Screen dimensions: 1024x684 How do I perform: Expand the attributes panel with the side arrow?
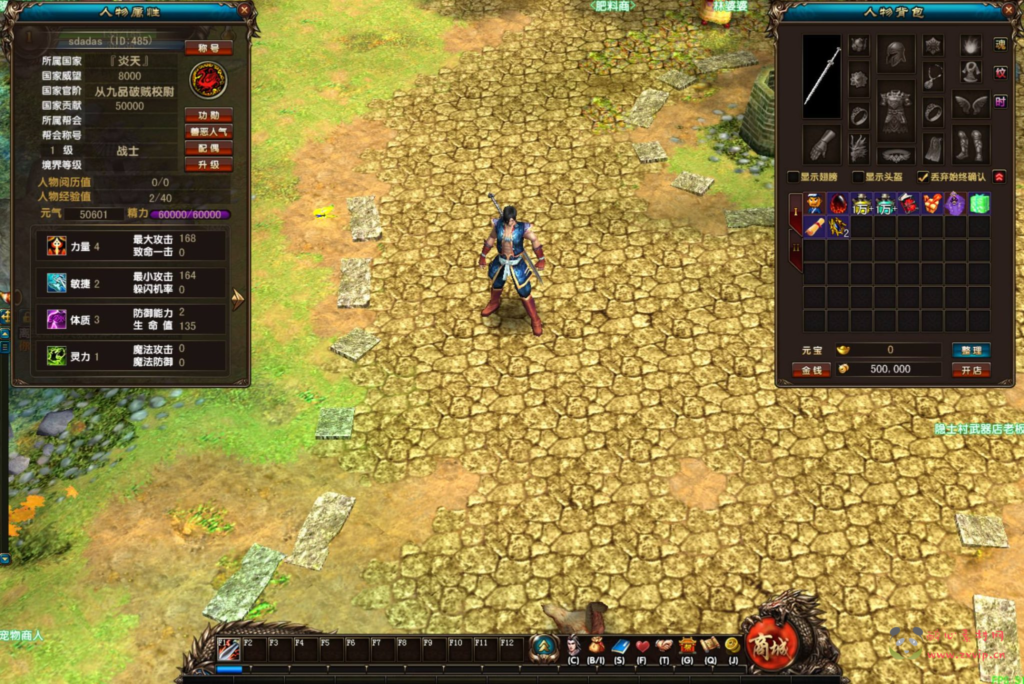pyautogui.click(x=238, y=299)
